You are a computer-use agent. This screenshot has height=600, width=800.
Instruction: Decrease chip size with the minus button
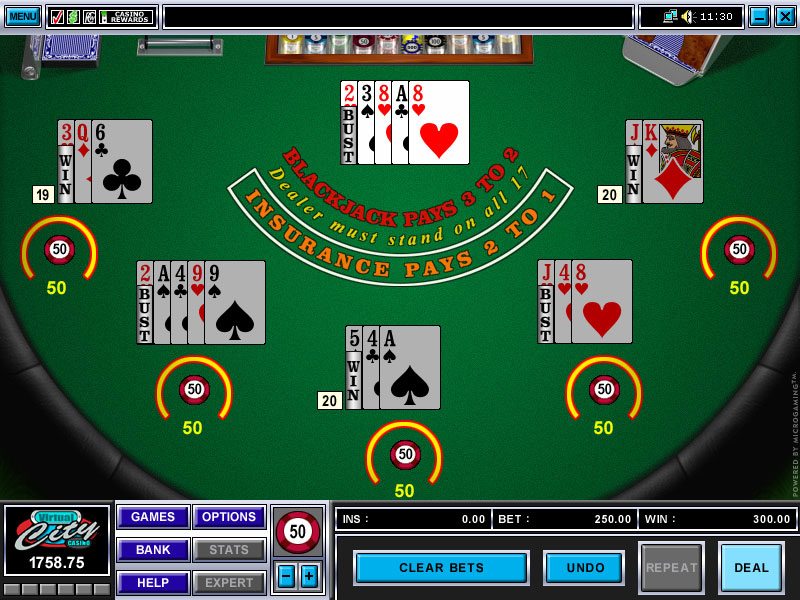(x=285, y=576)
